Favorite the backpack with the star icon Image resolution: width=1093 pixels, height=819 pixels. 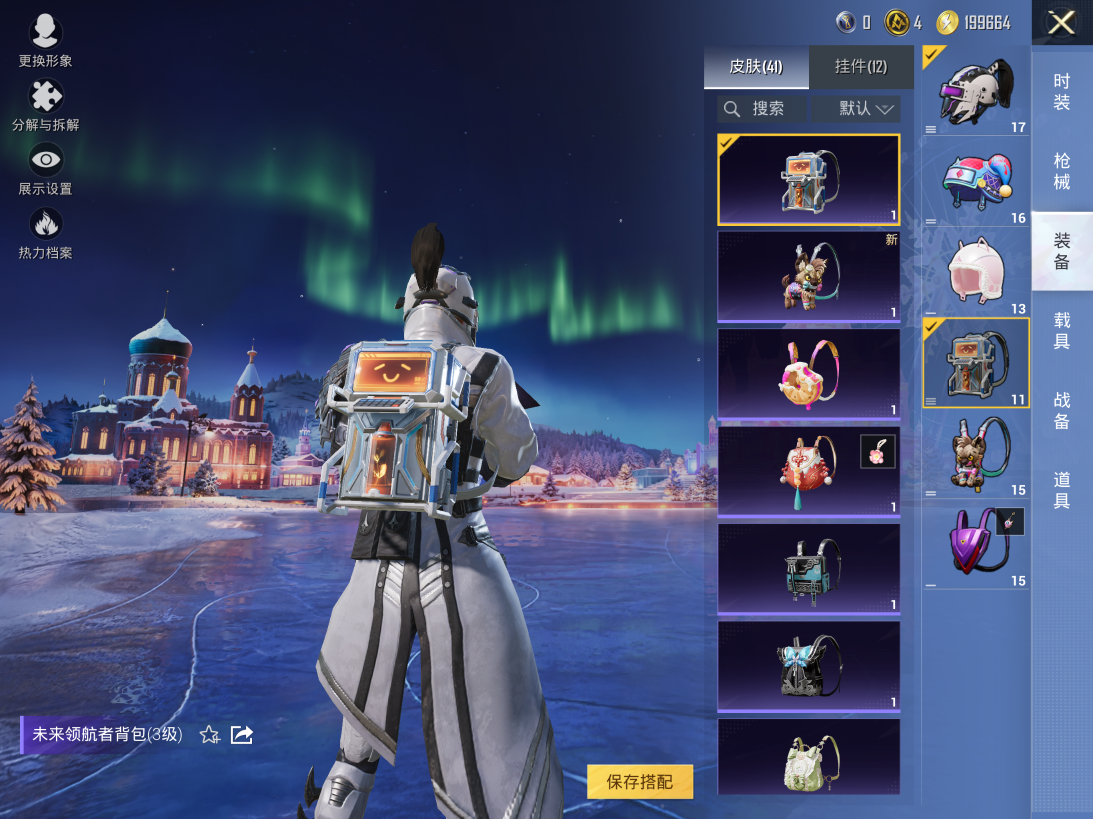tap(209, 735)
